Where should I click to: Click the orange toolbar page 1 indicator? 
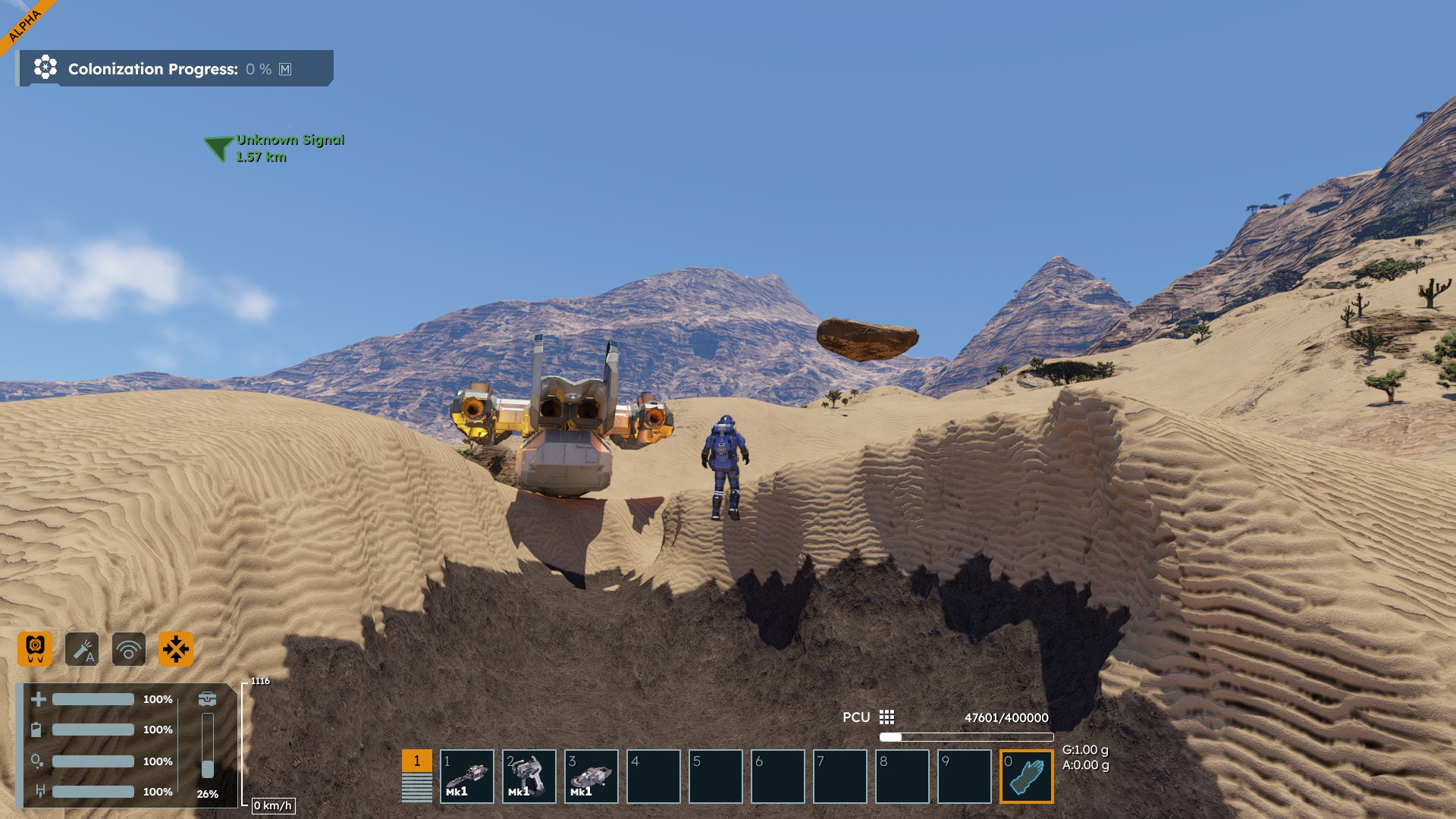(x=416, y=761)
